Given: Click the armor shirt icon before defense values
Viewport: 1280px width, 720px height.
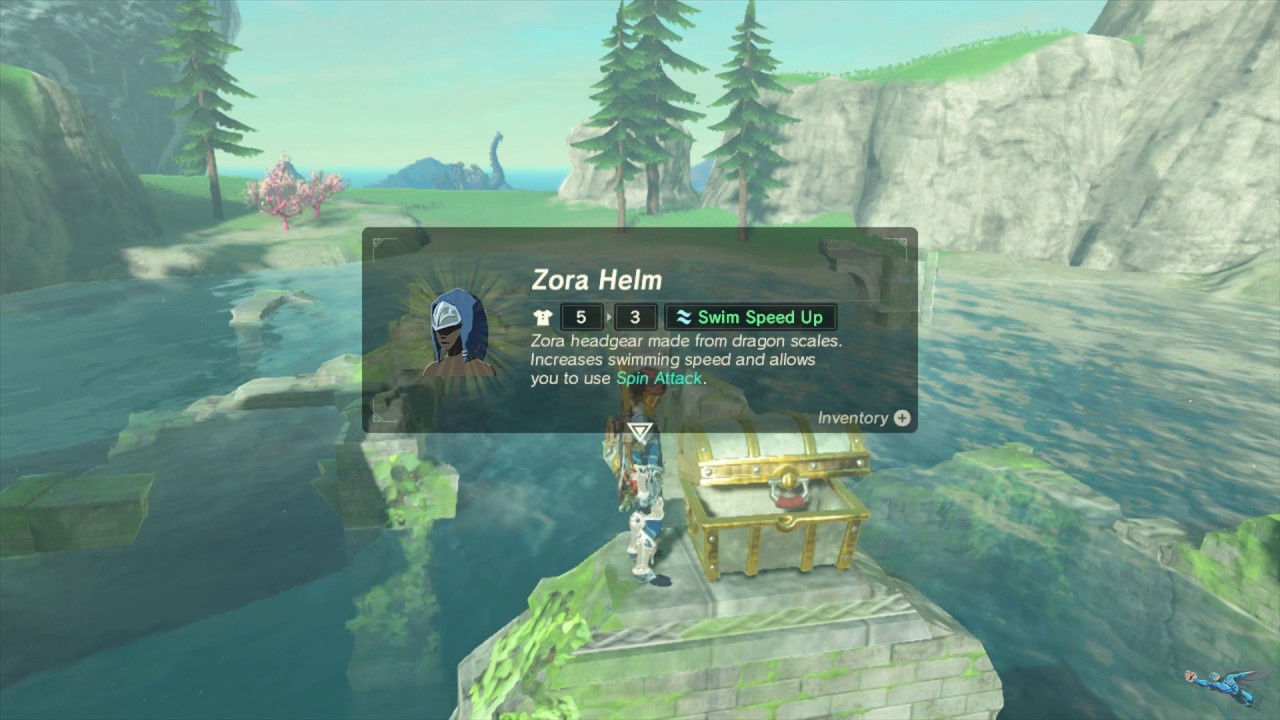Looking at the screenshot, I should point(542,316).
